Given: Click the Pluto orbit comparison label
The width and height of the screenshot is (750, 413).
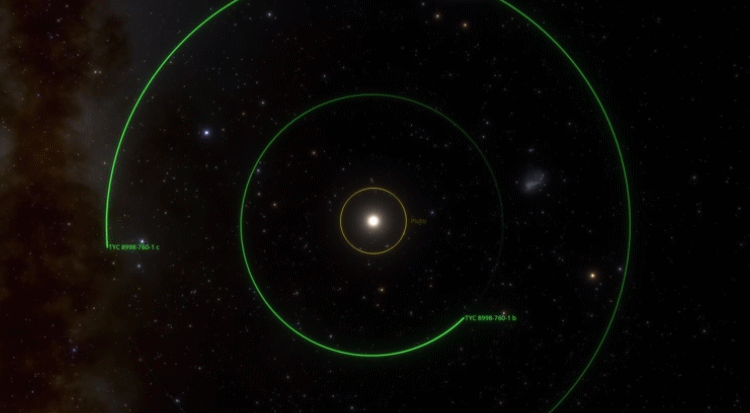Looking at the screenshot, I should click(x=418, y=221).
